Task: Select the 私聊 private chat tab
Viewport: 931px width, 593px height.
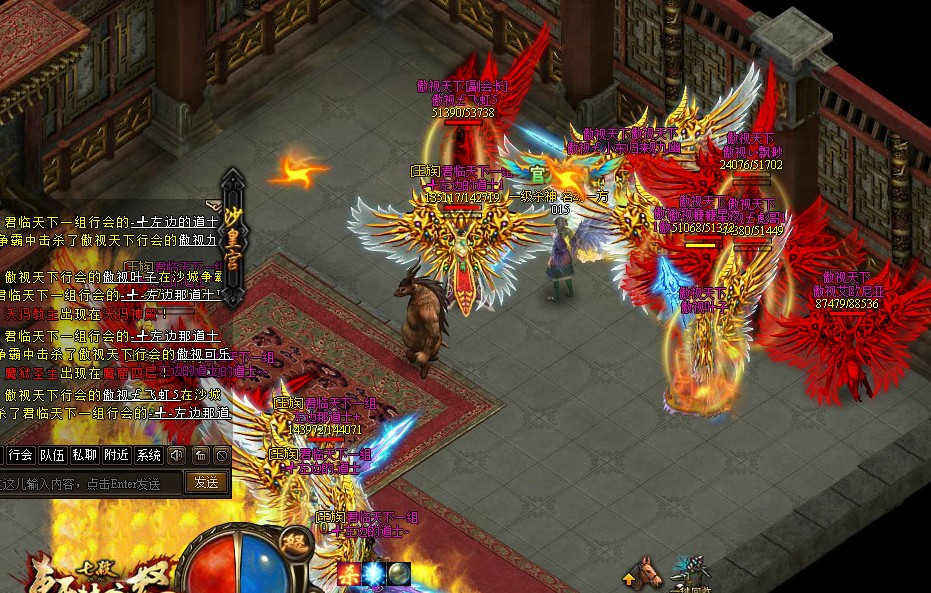Action: pos(85,455)
